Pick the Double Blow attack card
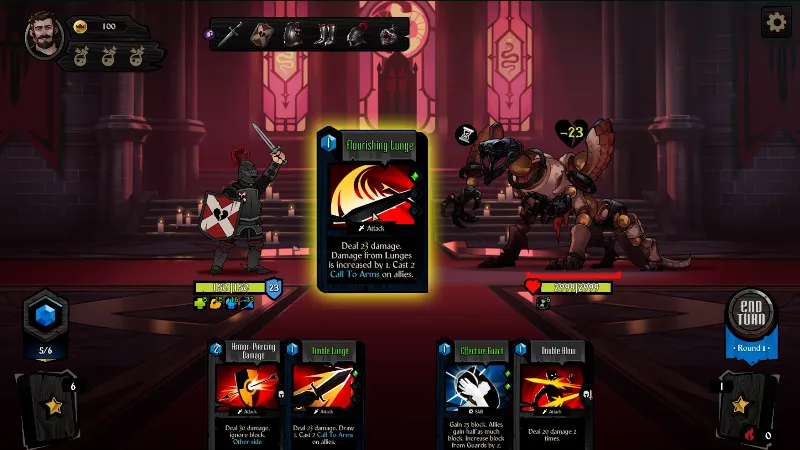The height and width of the screenshot is (450, 800). click(x=548, y=393)
